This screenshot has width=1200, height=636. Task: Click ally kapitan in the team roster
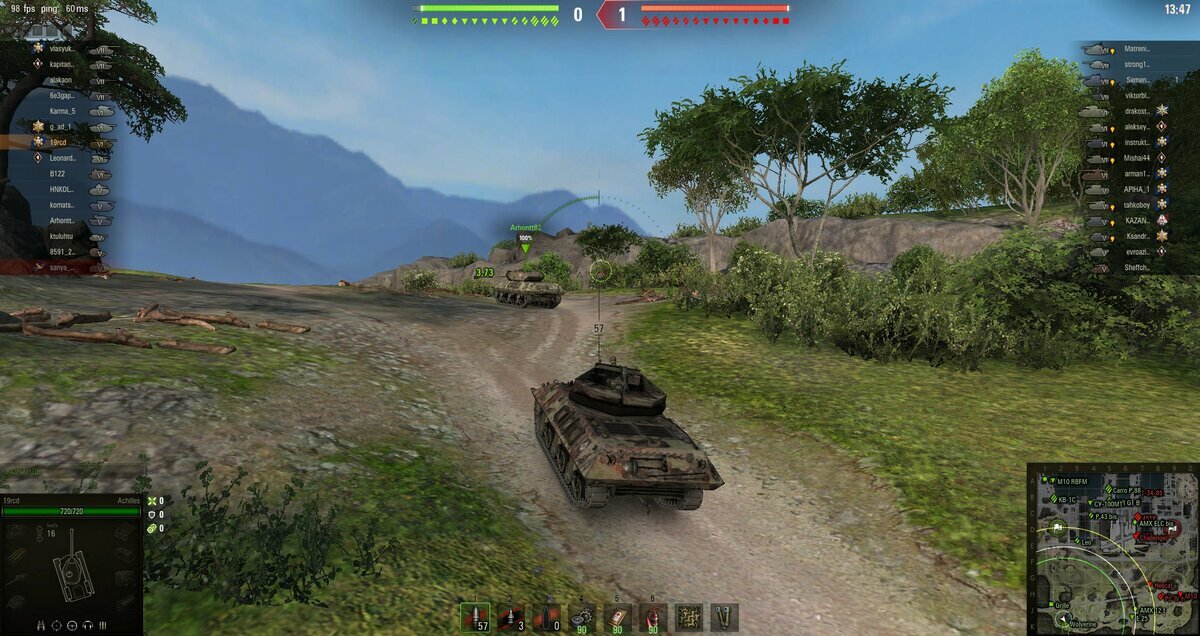click(x=60, y=64)
